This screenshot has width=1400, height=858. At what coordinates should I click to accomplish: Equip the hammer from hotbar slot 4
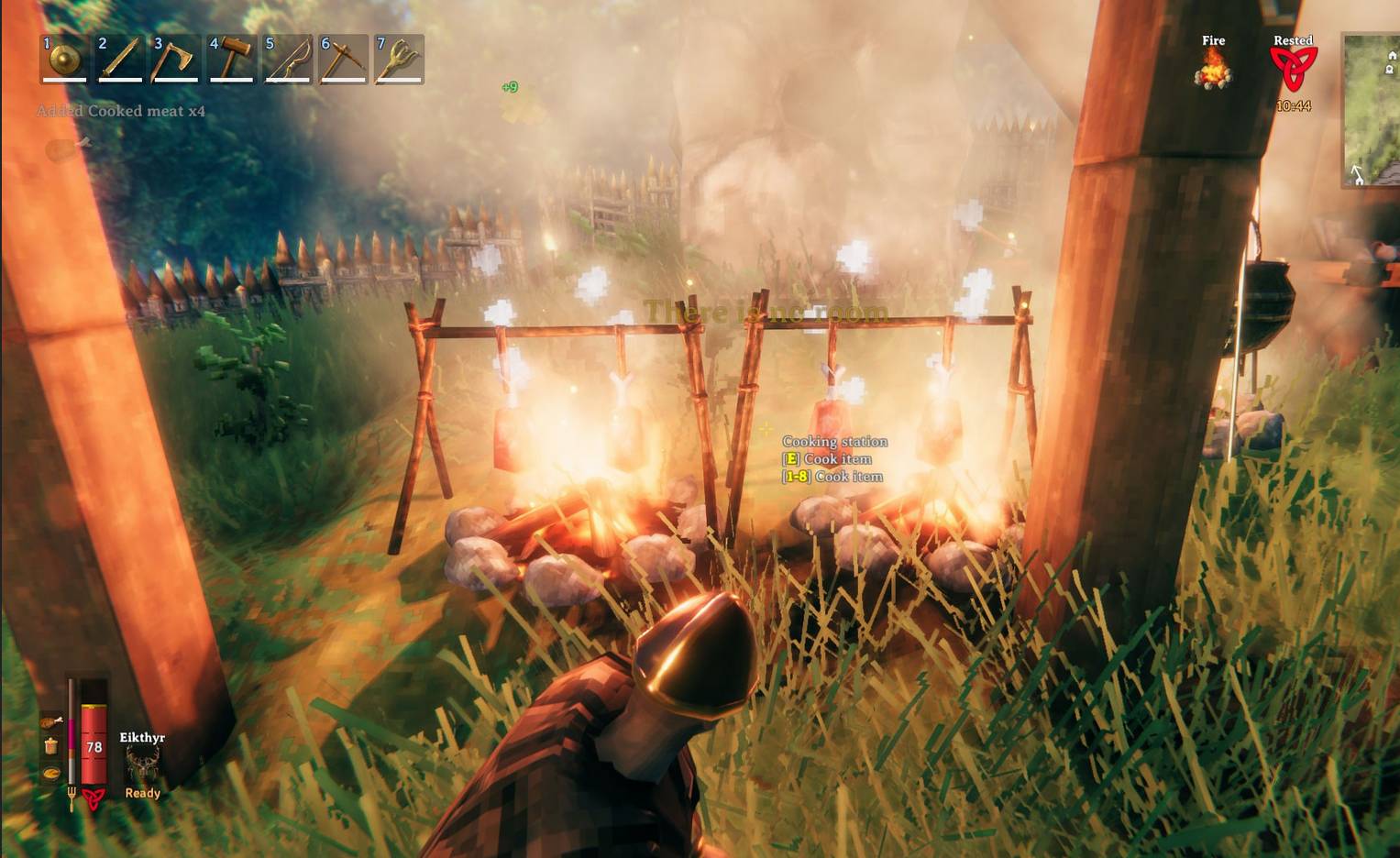click(230, 60)
